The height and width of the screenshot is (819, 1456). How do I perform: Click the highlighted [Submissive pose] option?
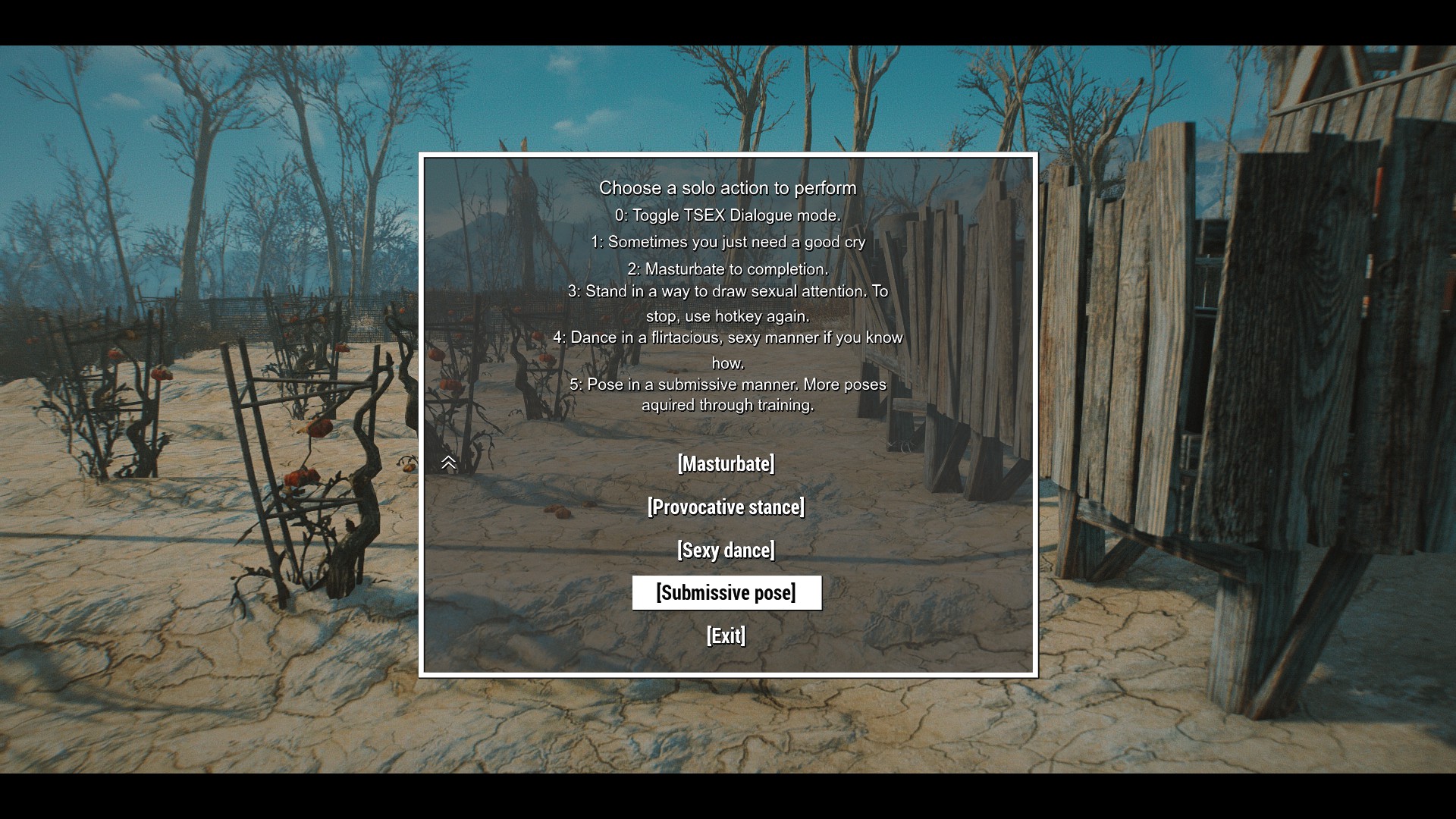[x=726, y=593]
